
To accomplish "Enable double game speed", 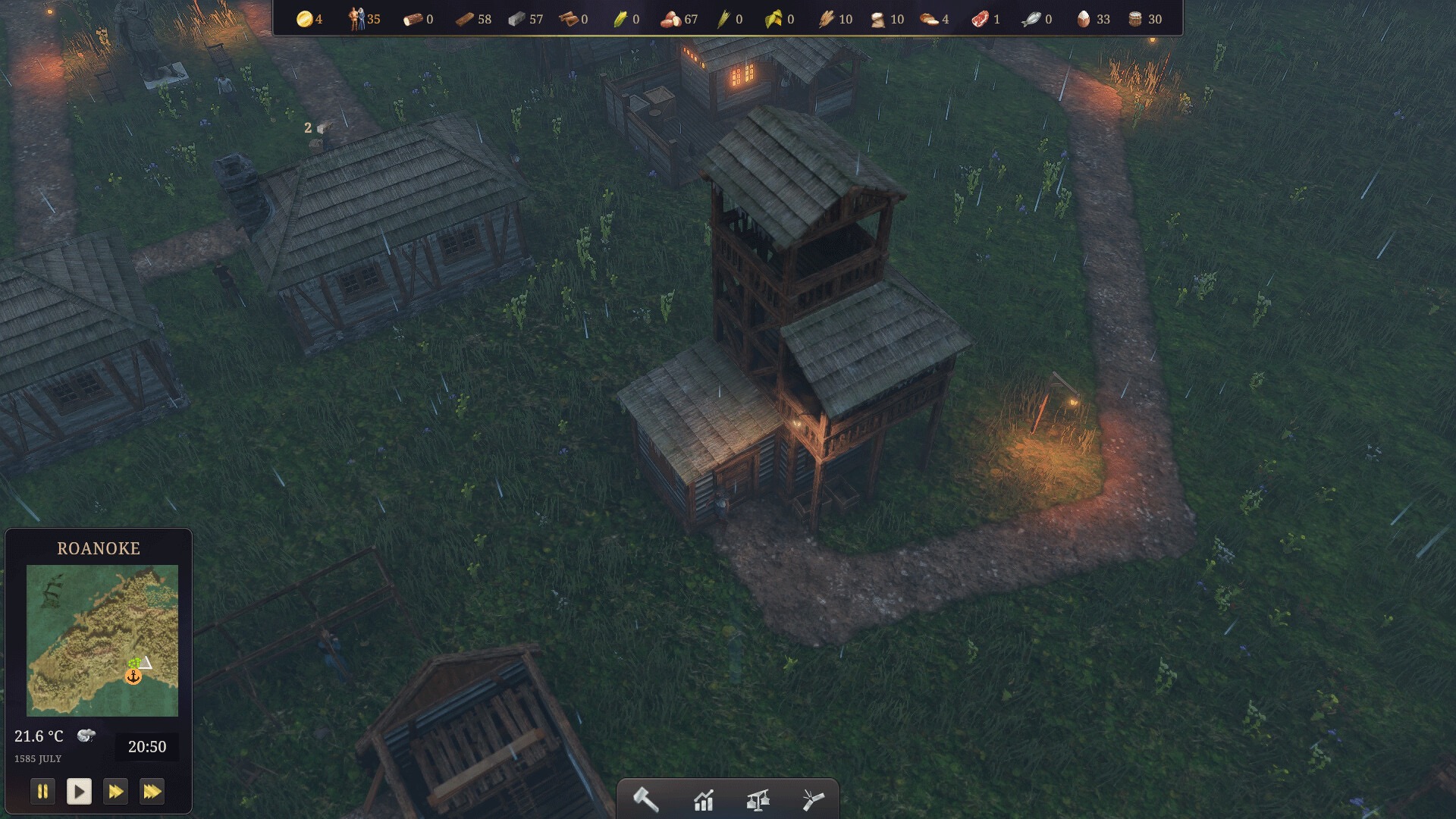I will 115,791.
